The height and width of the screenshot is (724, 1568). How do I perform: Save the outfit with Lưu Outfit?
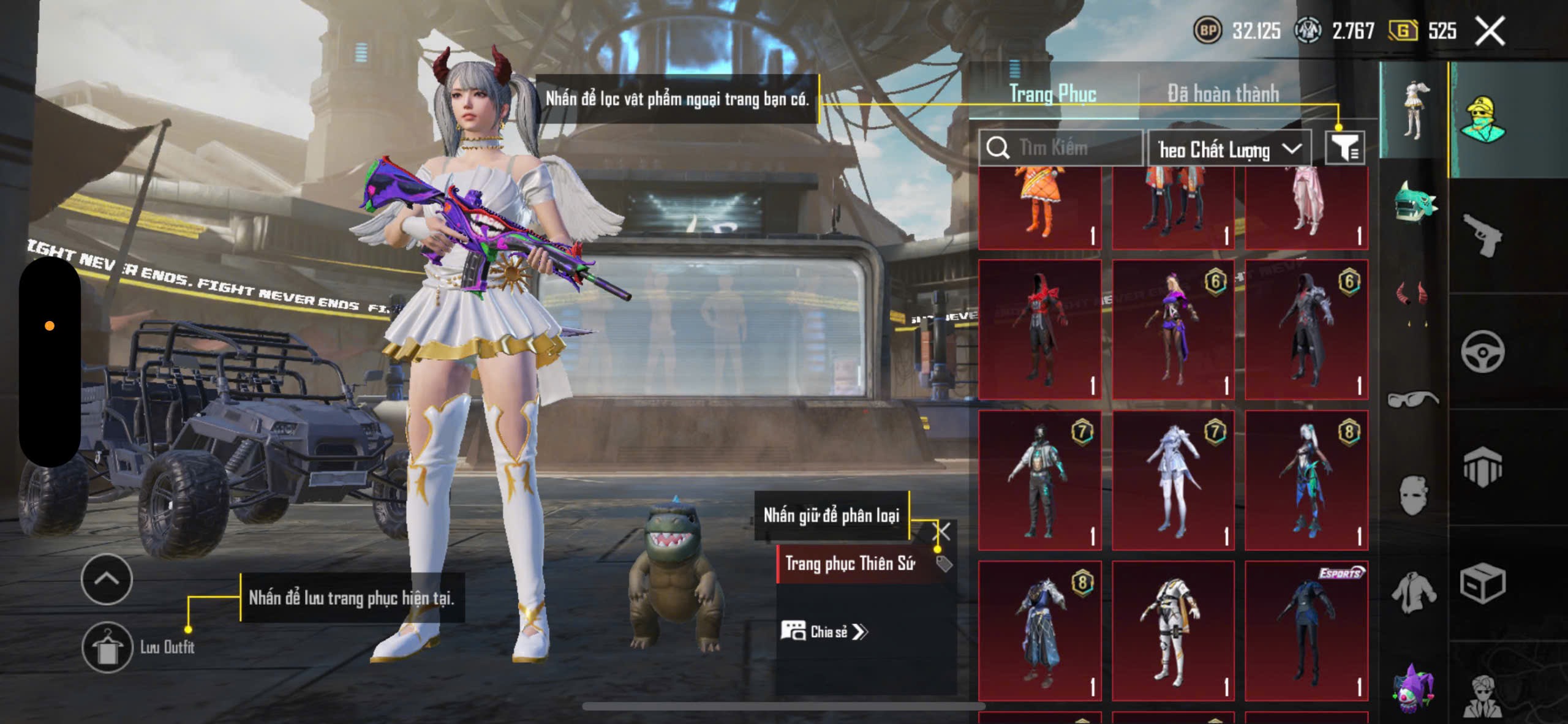click(108, 647)
